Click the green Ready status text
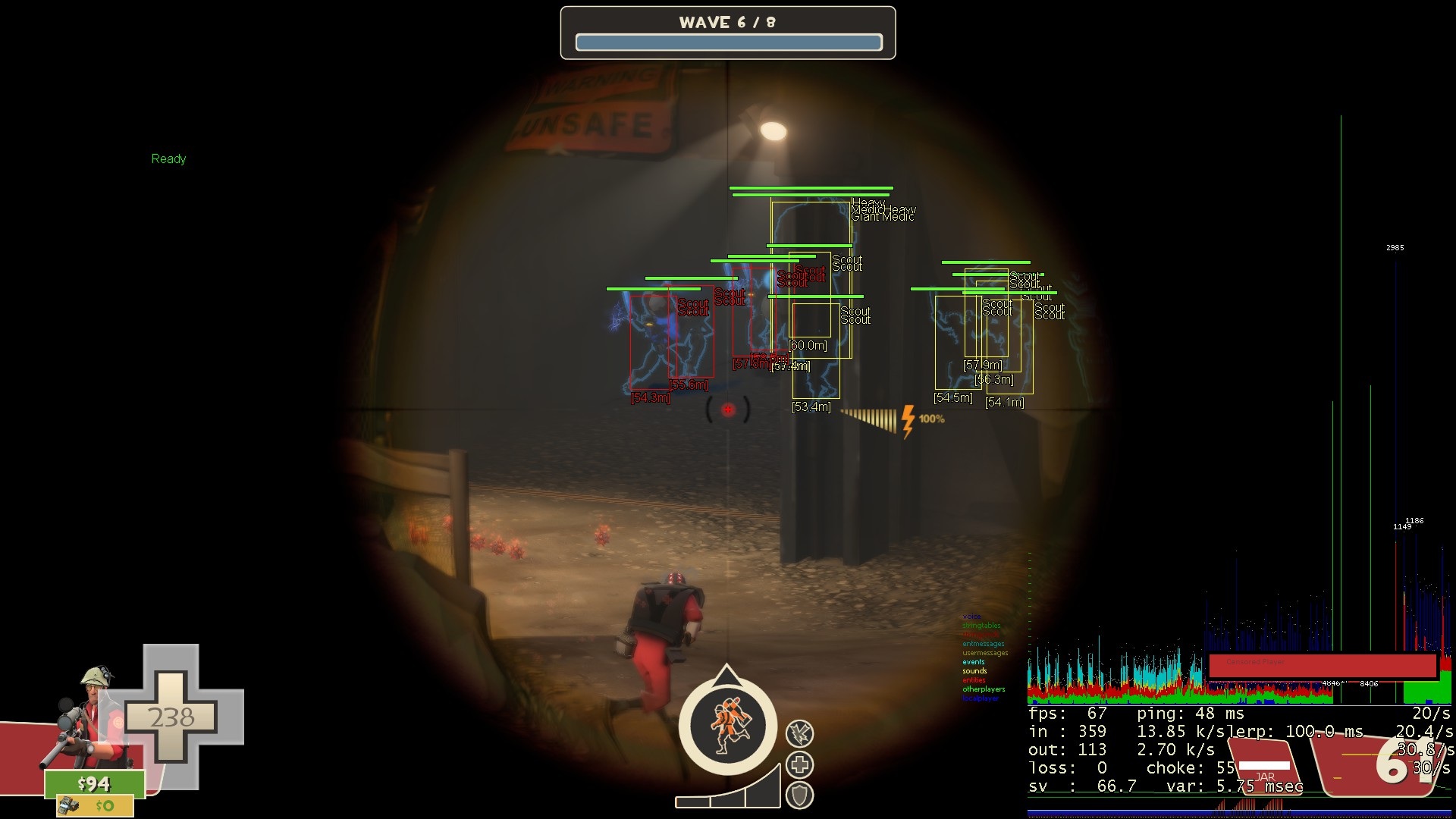 point(168,158)
